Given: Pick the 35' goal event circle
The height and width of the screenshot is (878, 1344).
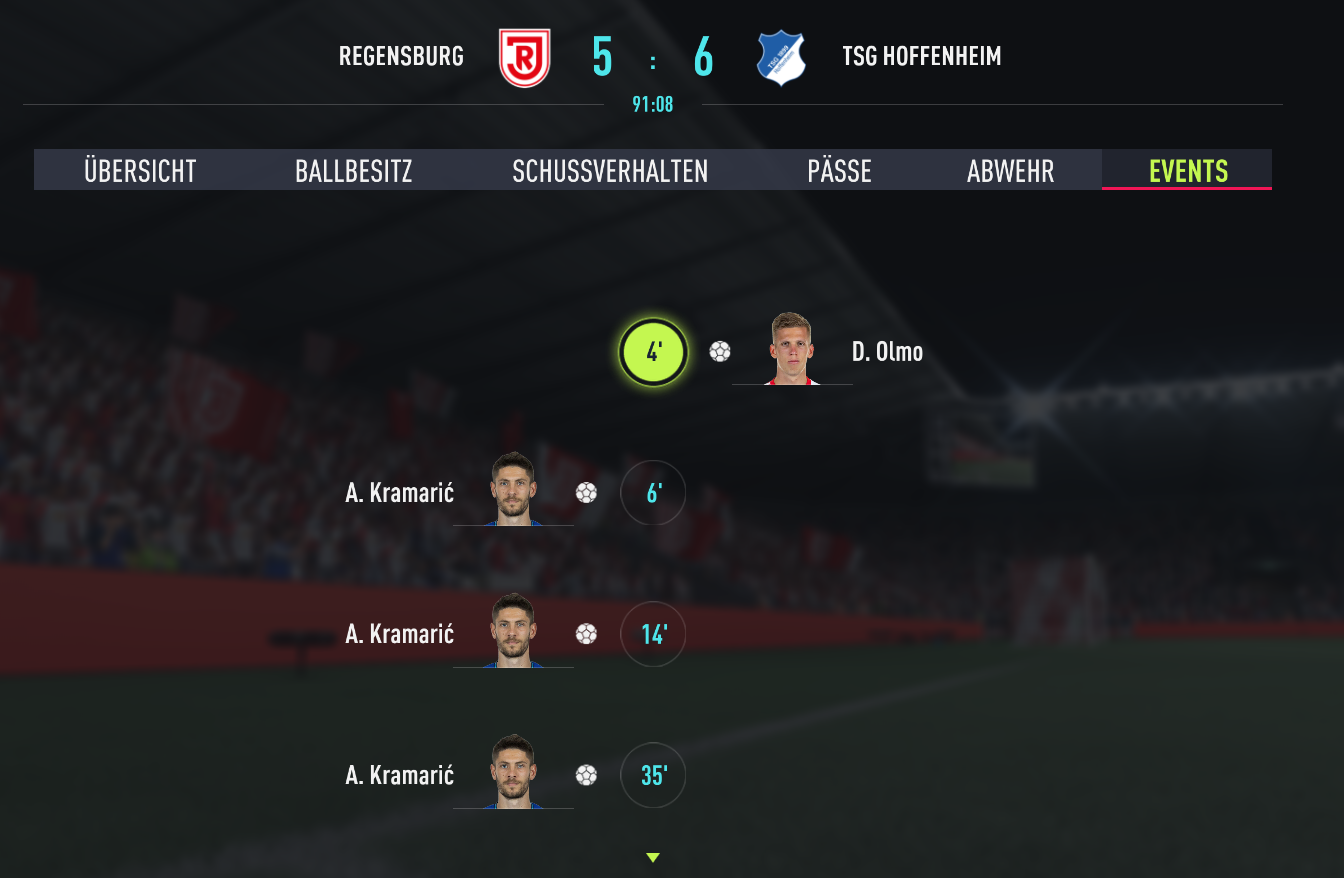Looking at the screenshot, I should [653, 775].
